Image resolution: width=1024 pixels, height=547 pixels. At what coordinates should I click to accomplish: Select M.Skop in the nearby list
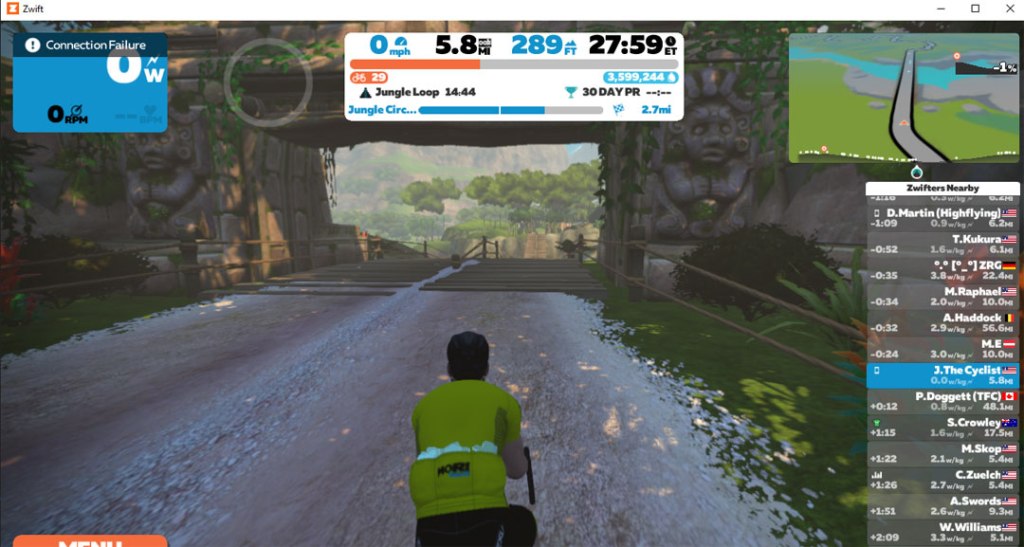[943, 453]
